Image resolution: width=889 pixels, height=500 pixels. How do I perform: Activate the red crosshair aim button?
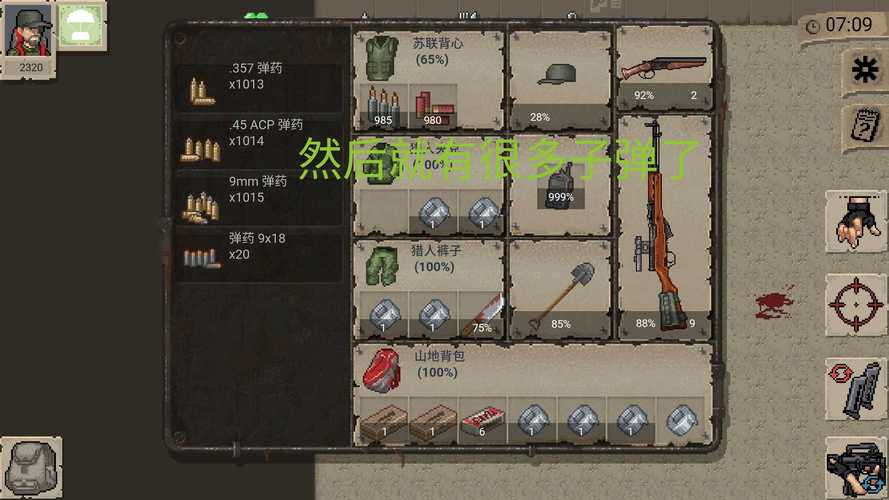tap(856, 304)
